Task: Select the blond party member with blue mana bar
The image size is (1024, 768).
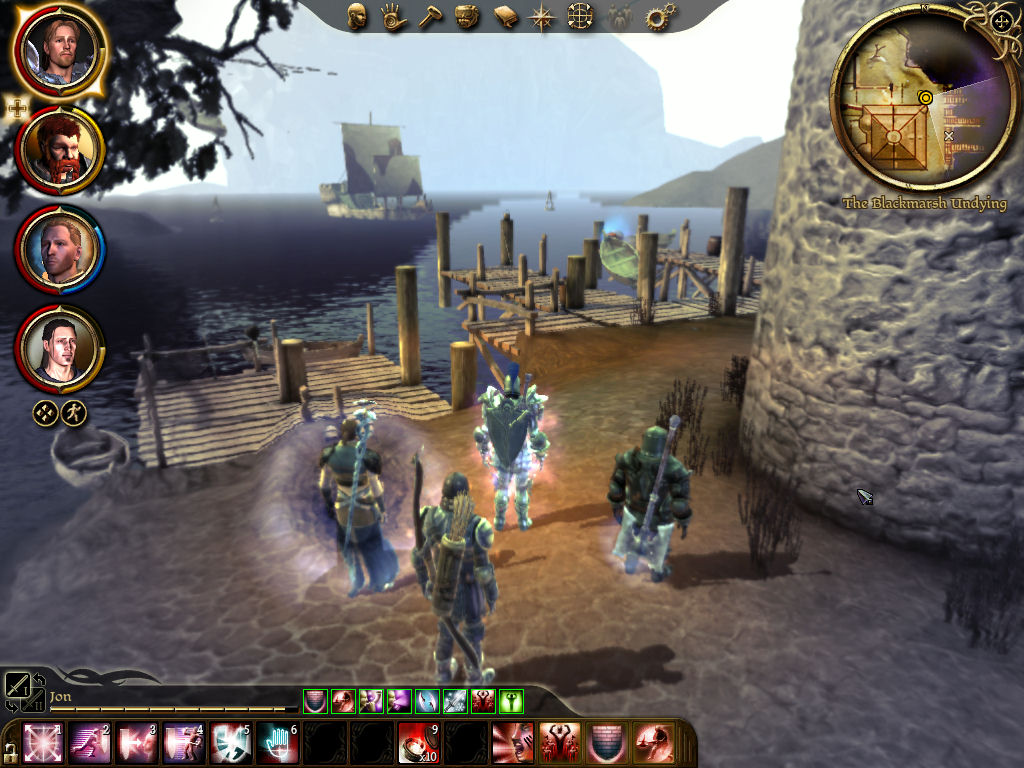Action: click(59, 248)
